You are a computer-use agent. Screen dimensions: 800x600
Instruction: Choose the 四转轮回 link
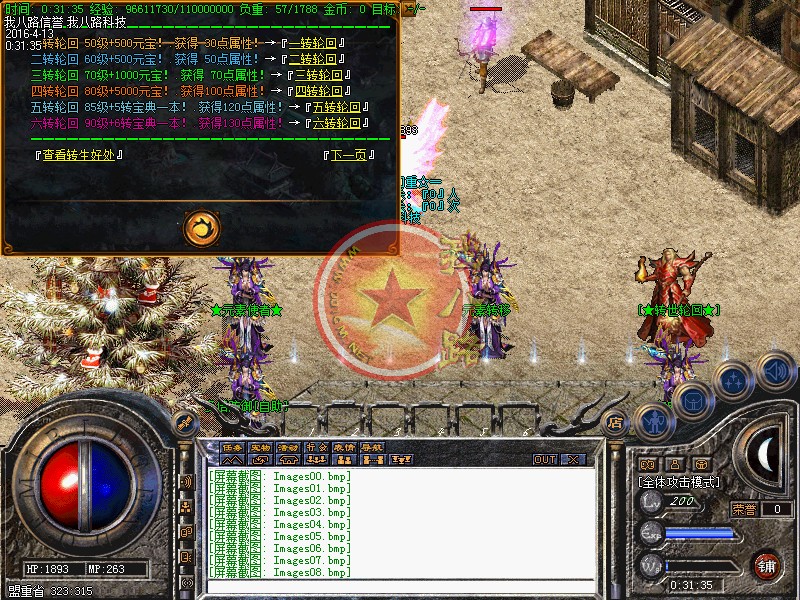click(320, 91)
